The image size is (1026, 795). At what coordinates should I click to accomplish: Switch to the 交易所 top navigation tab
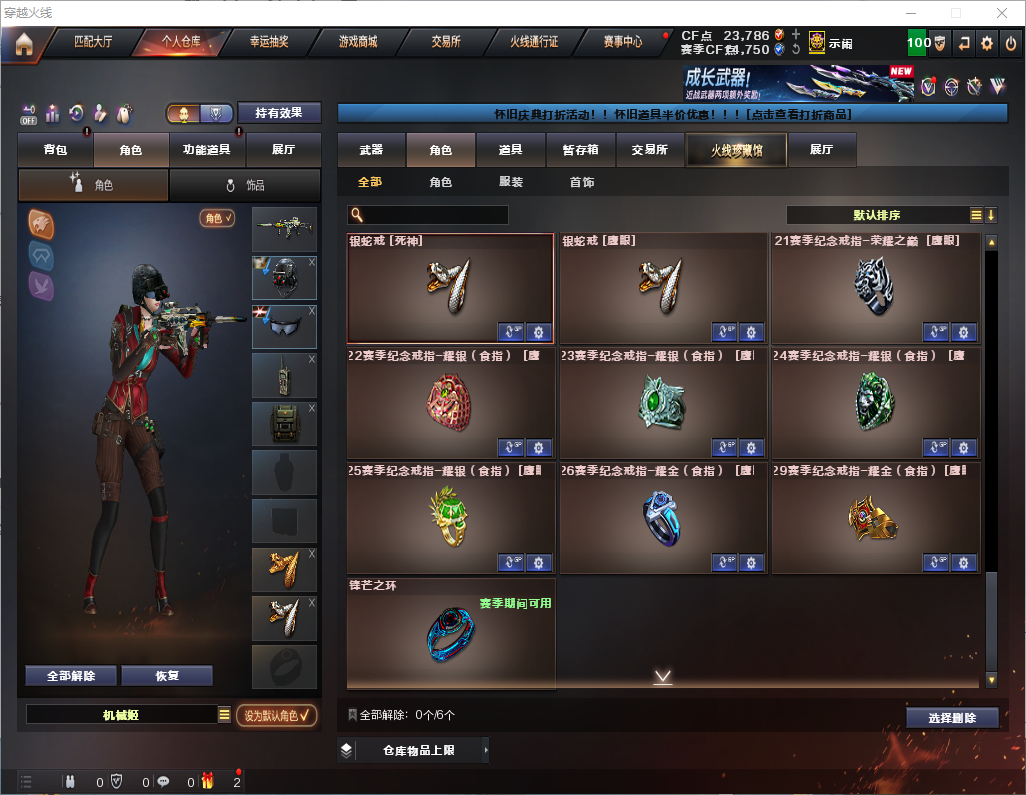[446, 43]
